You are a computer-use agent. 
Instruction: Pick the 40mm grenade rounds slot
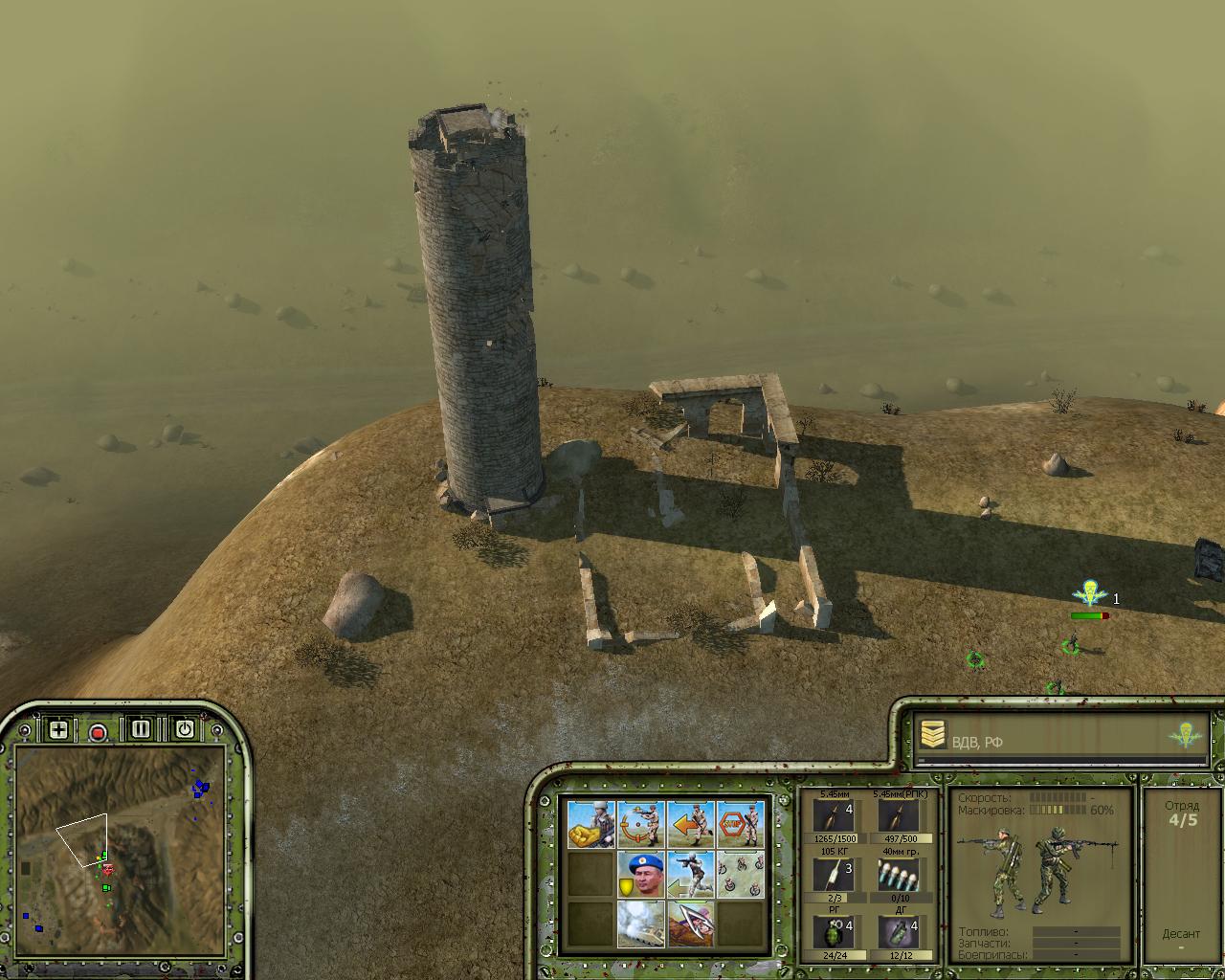(x=898, y=875)
